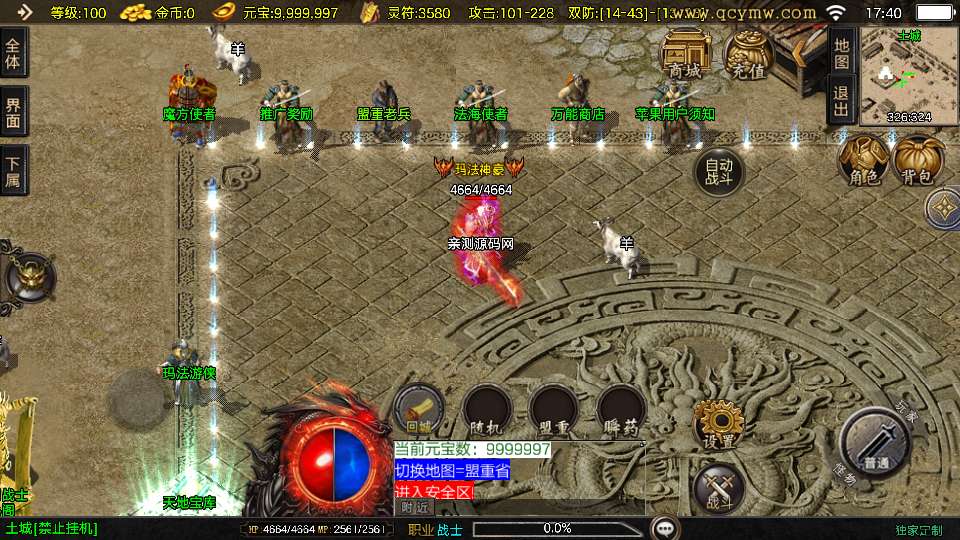Click the 地图 map button
The image size is (960, 540).
click(842, 48)
